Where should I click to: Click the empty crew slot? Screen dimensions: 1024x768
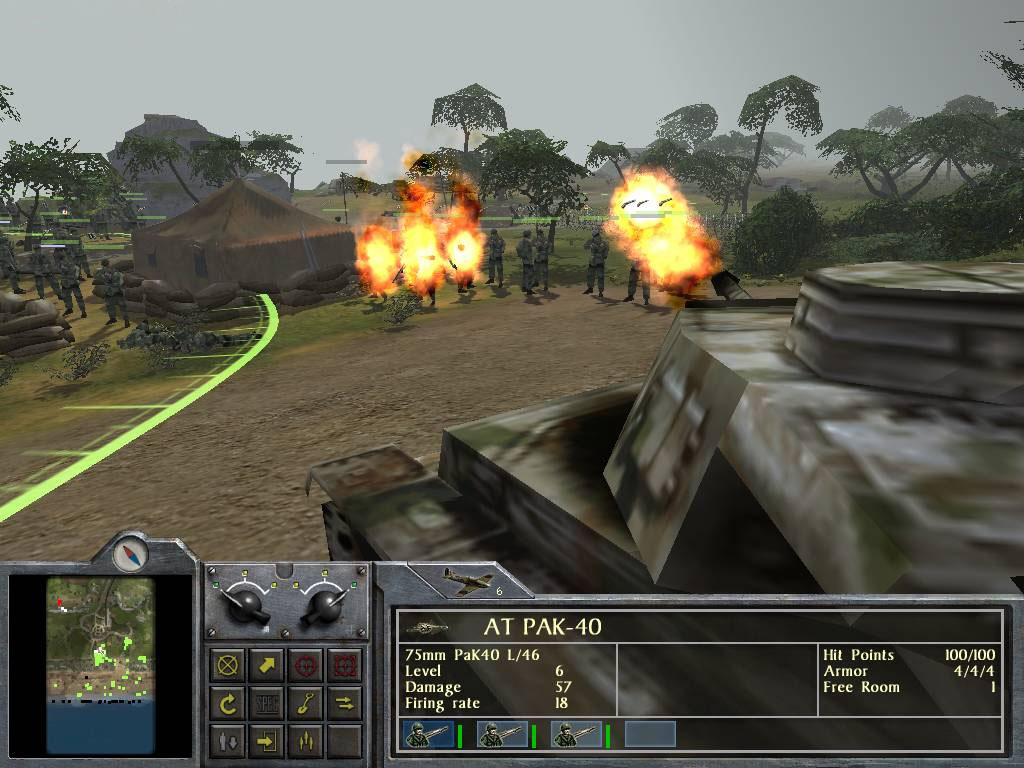point(650,735)
